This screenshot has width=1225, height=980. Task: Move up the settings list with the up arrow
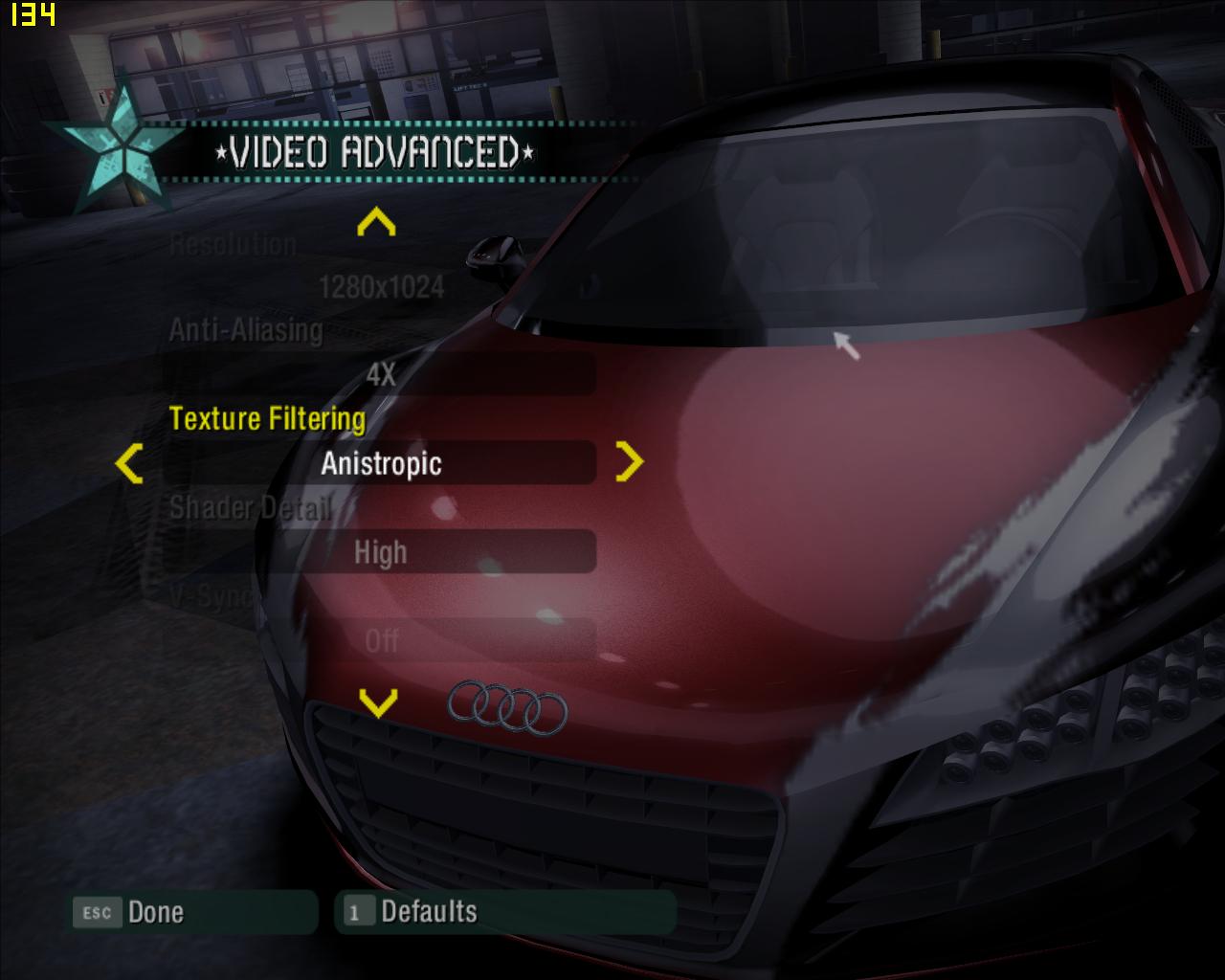coord(376,223)
